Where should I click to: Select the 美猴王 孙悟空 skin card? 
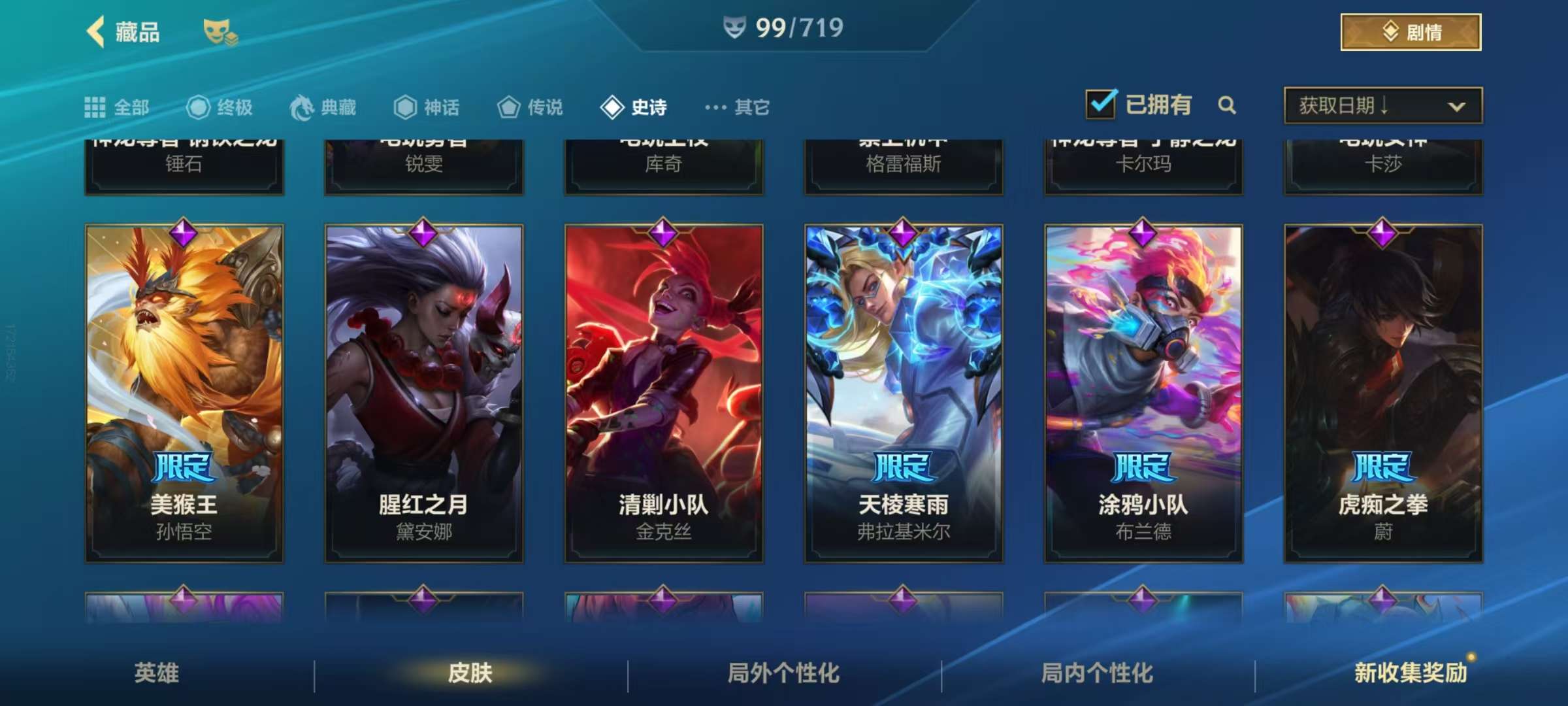click(x=184, y=394)
